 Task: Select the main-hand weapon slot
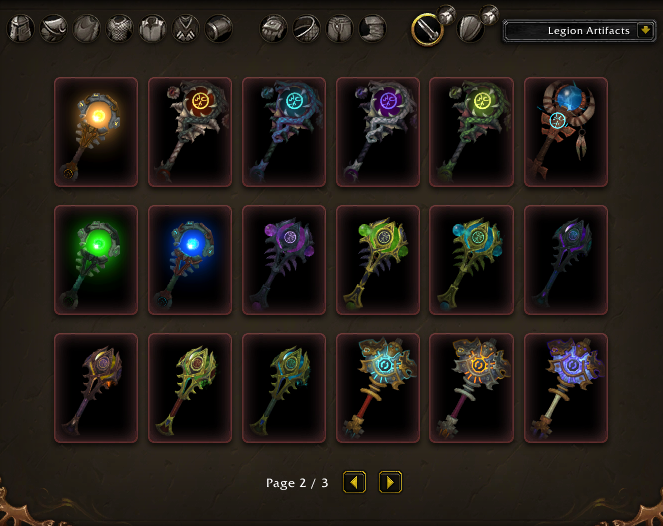point(428,29)
